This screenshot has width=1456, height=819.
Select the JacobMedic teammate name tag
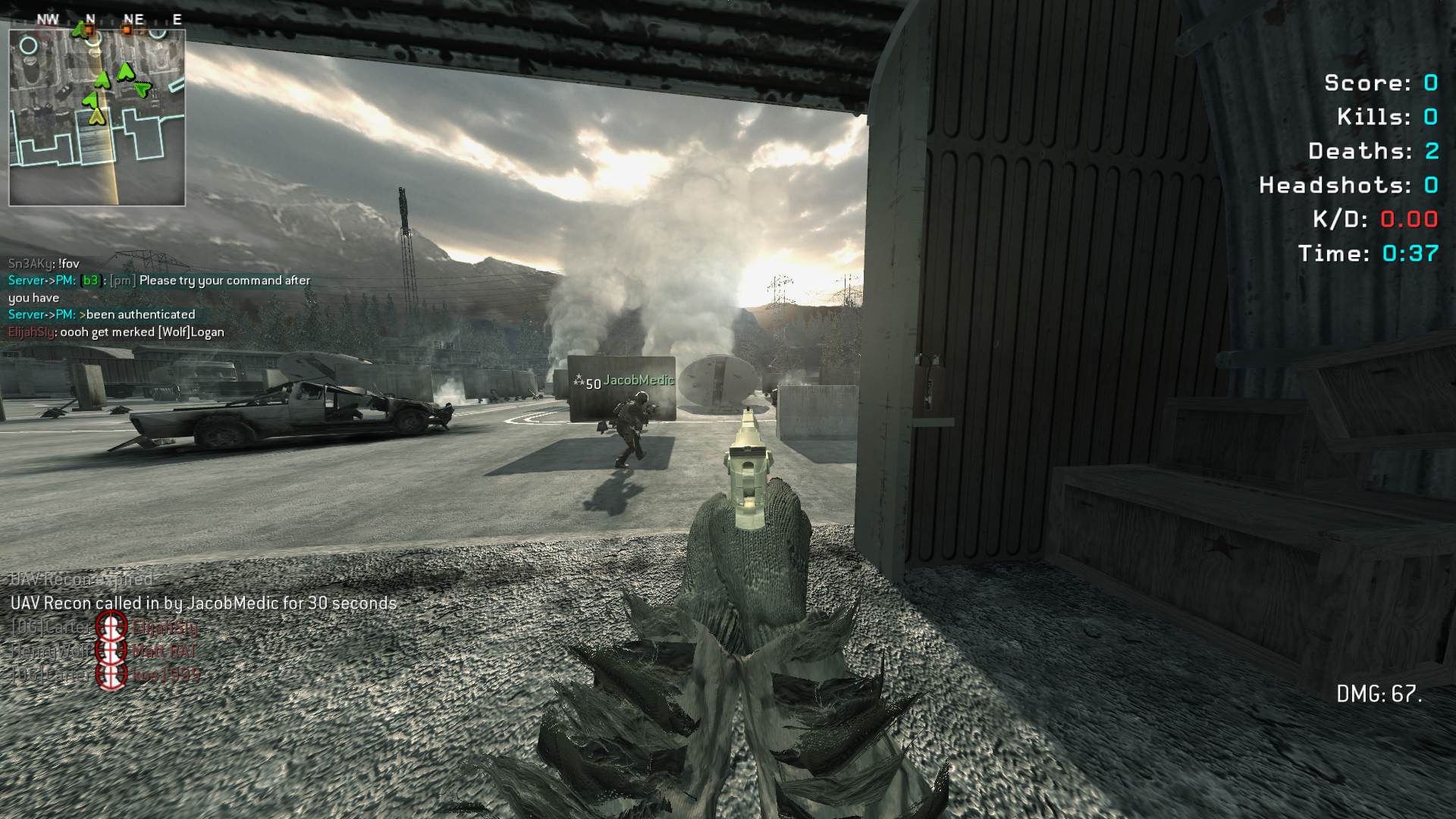click(638, 381)
